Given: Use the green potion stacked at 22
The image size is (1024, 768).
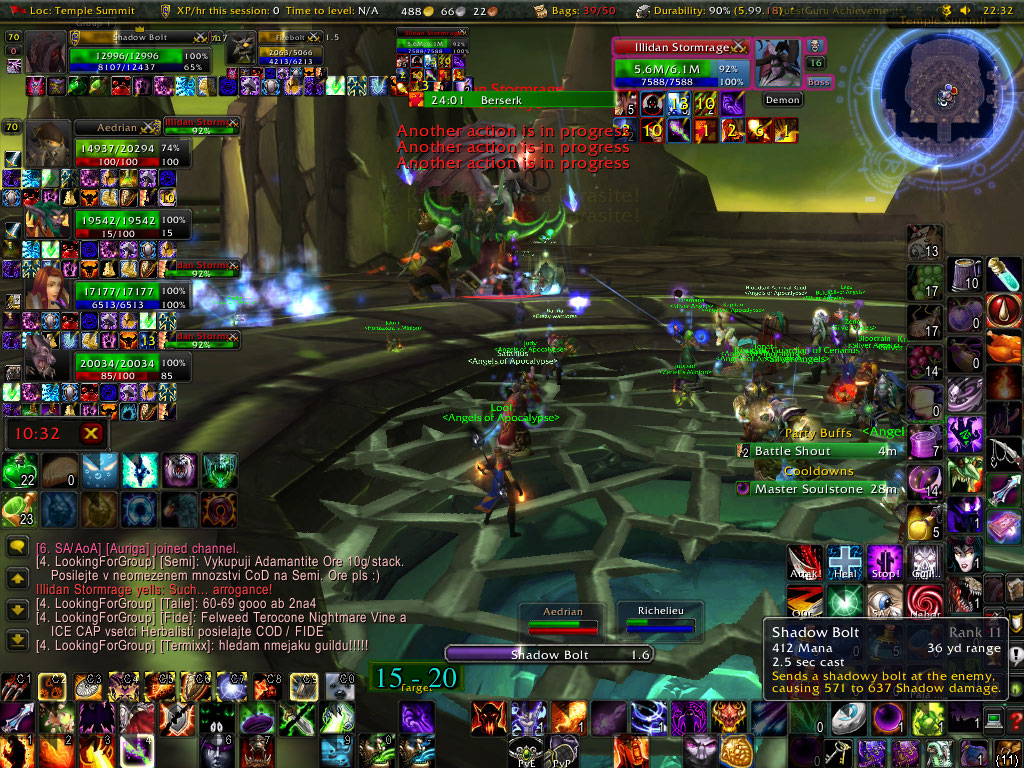Looking at the screenshot, I should 19,472.
